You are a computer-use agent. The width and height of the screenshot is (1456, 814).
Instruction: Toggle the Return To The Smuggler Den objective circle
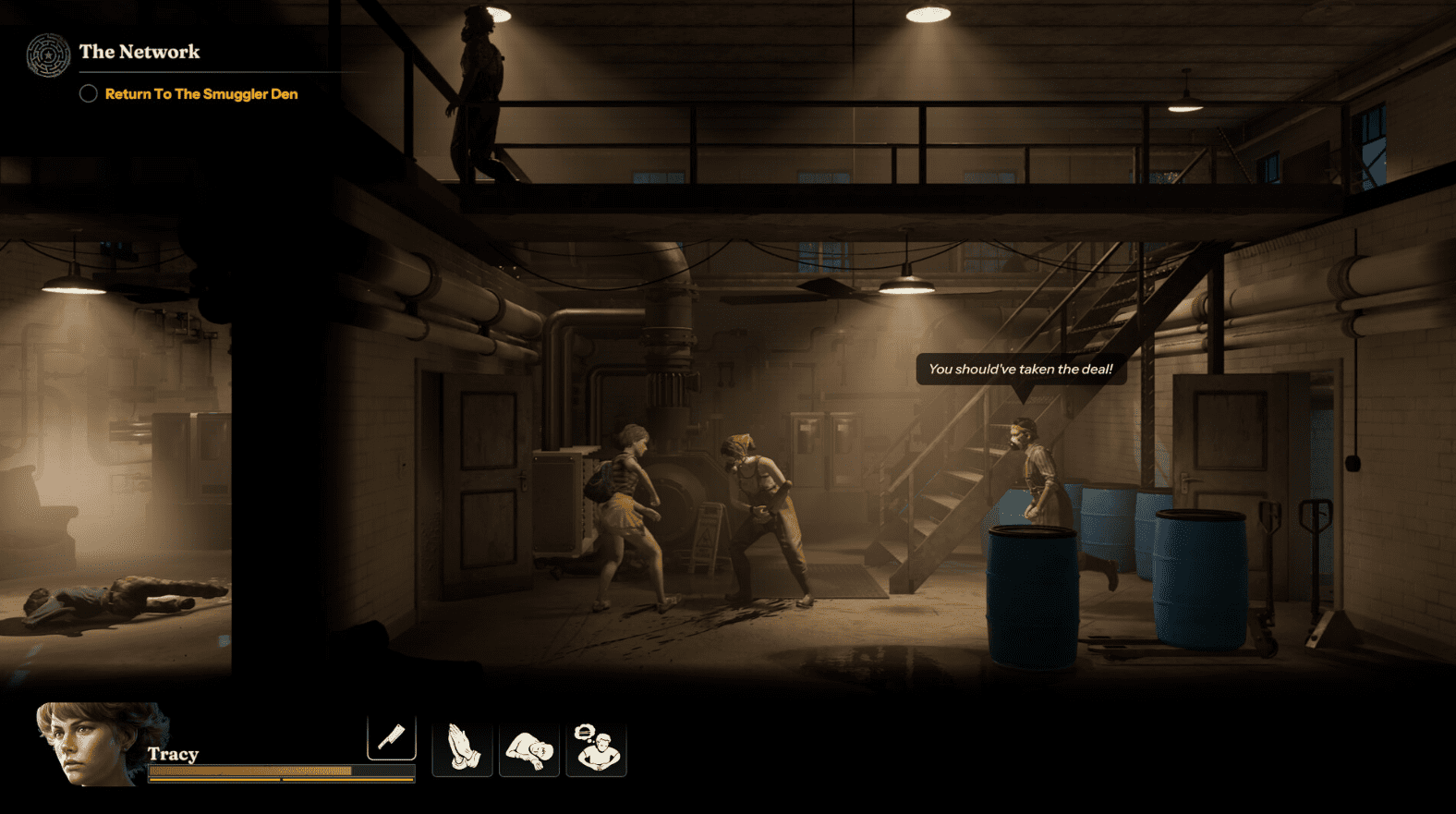89,93
